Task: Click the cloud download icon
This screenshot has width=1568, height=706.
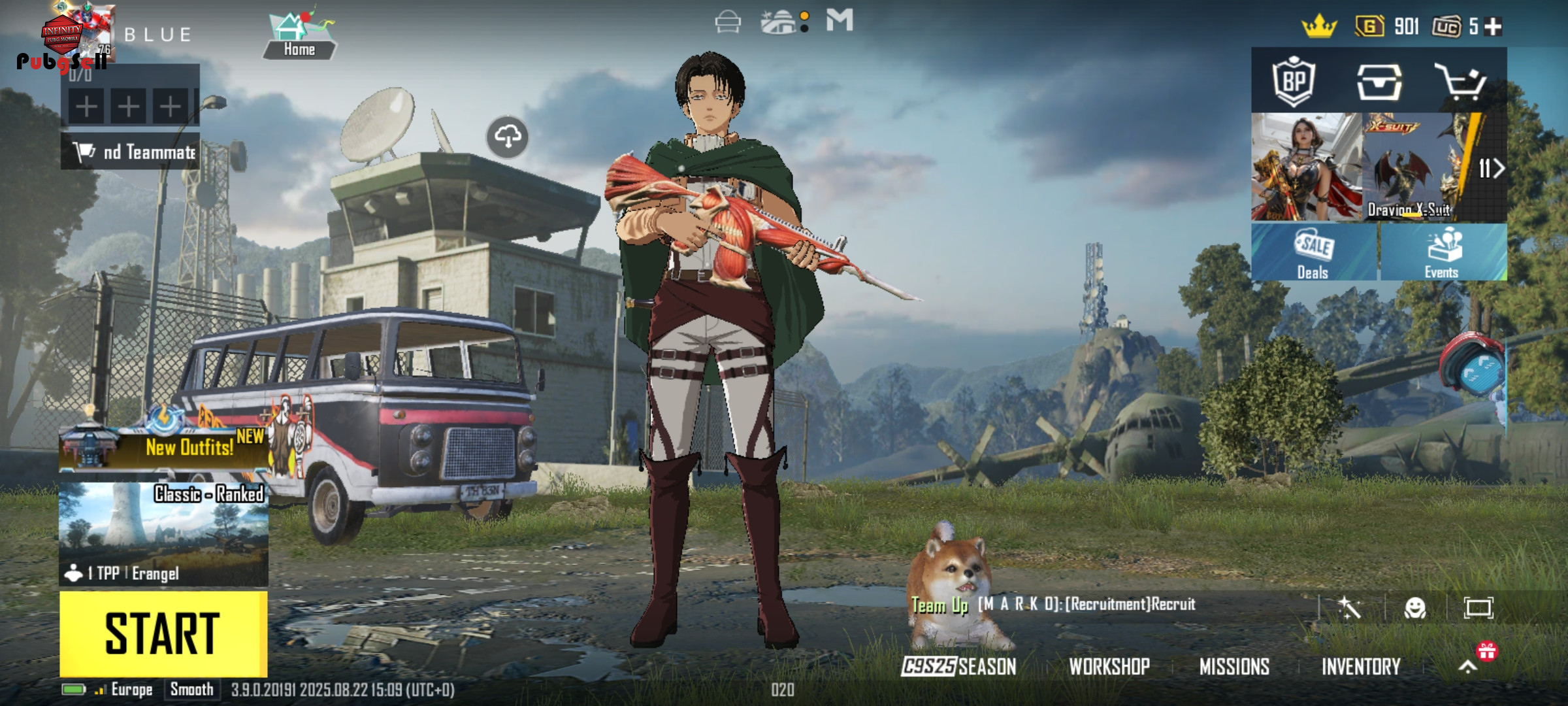Action: click(508, 137)
